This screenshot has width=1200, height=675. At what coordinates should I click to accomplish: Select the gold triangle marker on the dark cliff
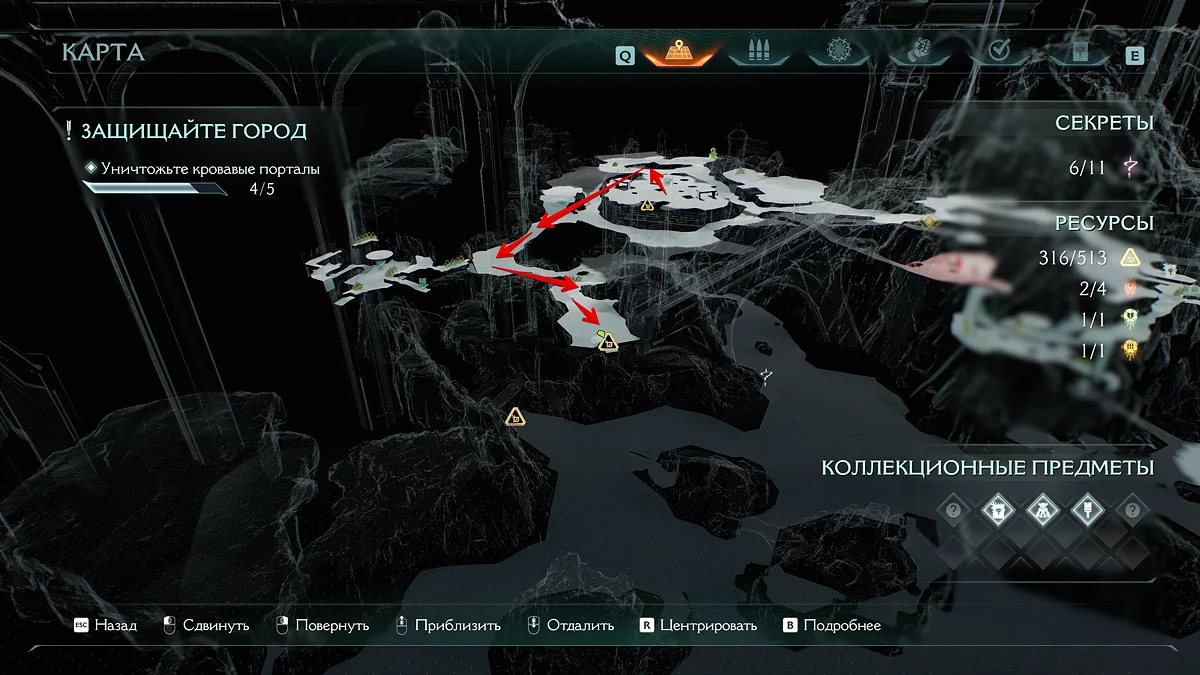[x=515, y=416]
